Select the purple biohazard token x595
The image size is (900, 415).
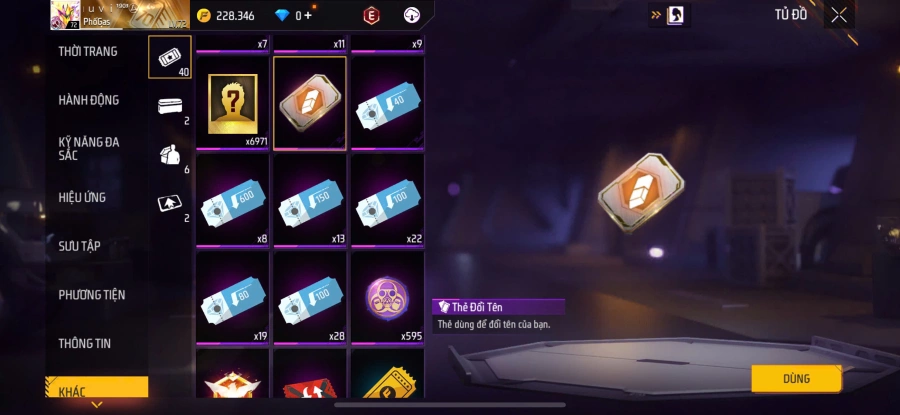[387, 299]
